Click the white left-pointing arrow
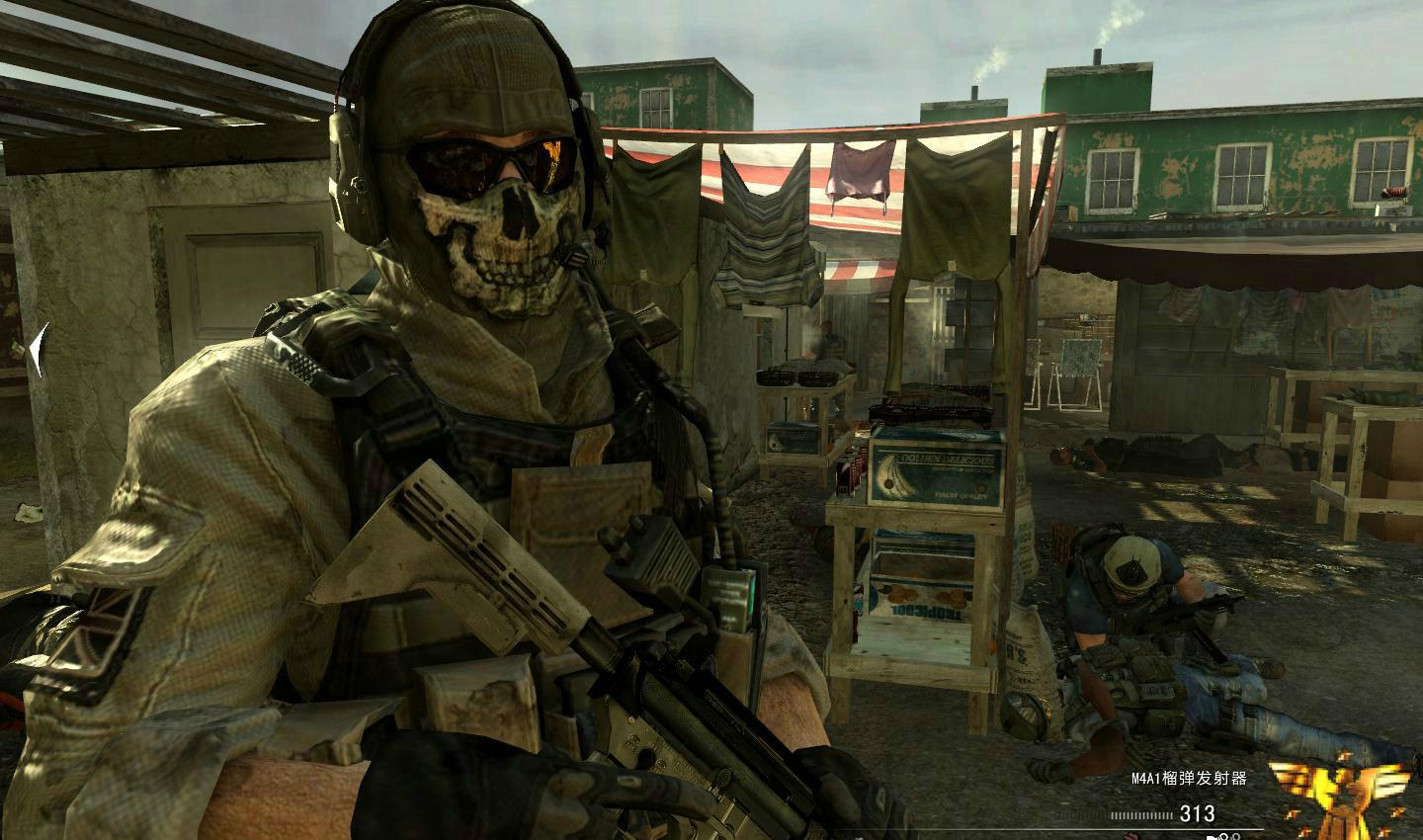 coord(39,350)
